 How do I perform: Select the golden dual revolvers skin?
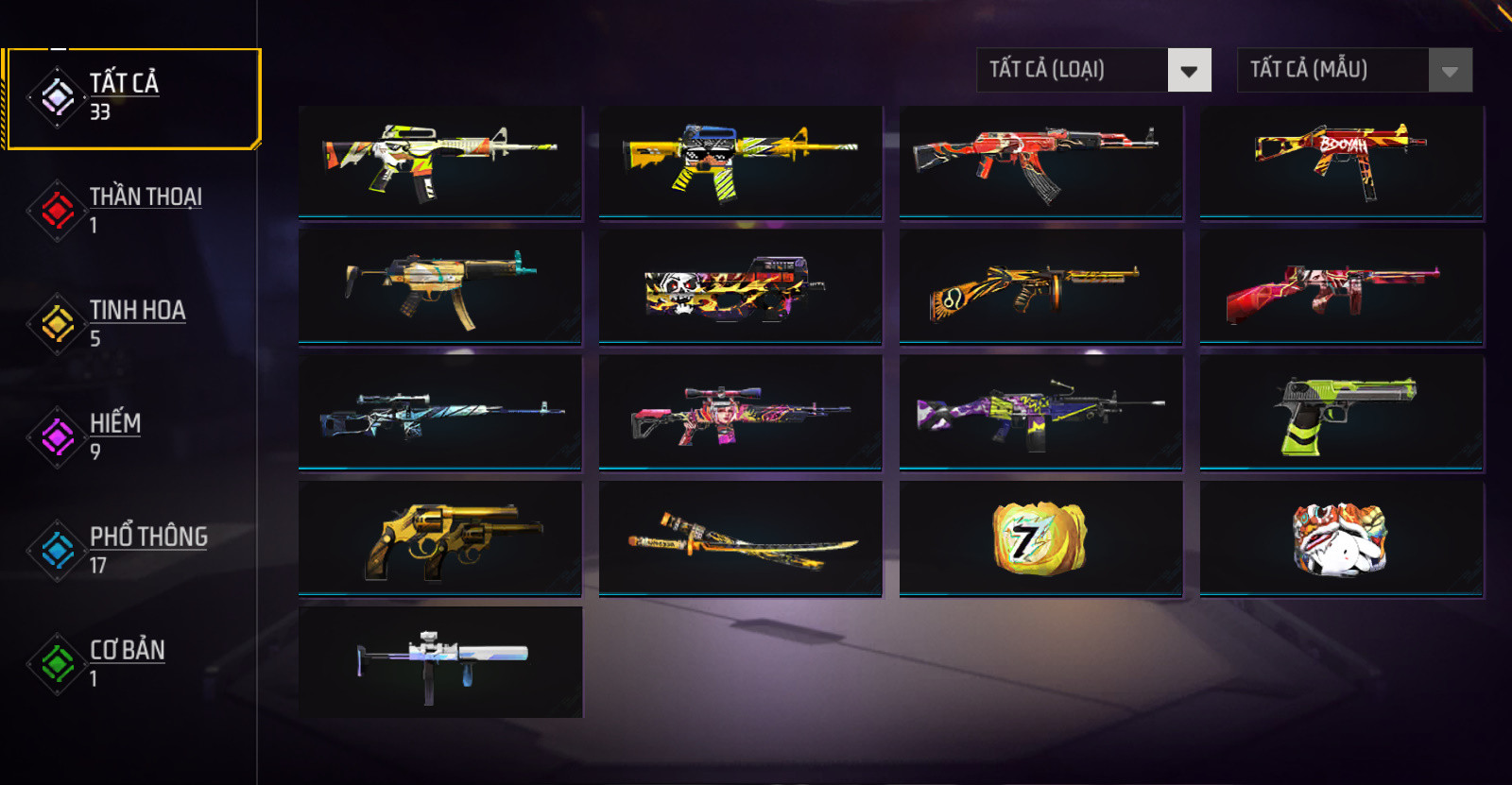[440, 538]
